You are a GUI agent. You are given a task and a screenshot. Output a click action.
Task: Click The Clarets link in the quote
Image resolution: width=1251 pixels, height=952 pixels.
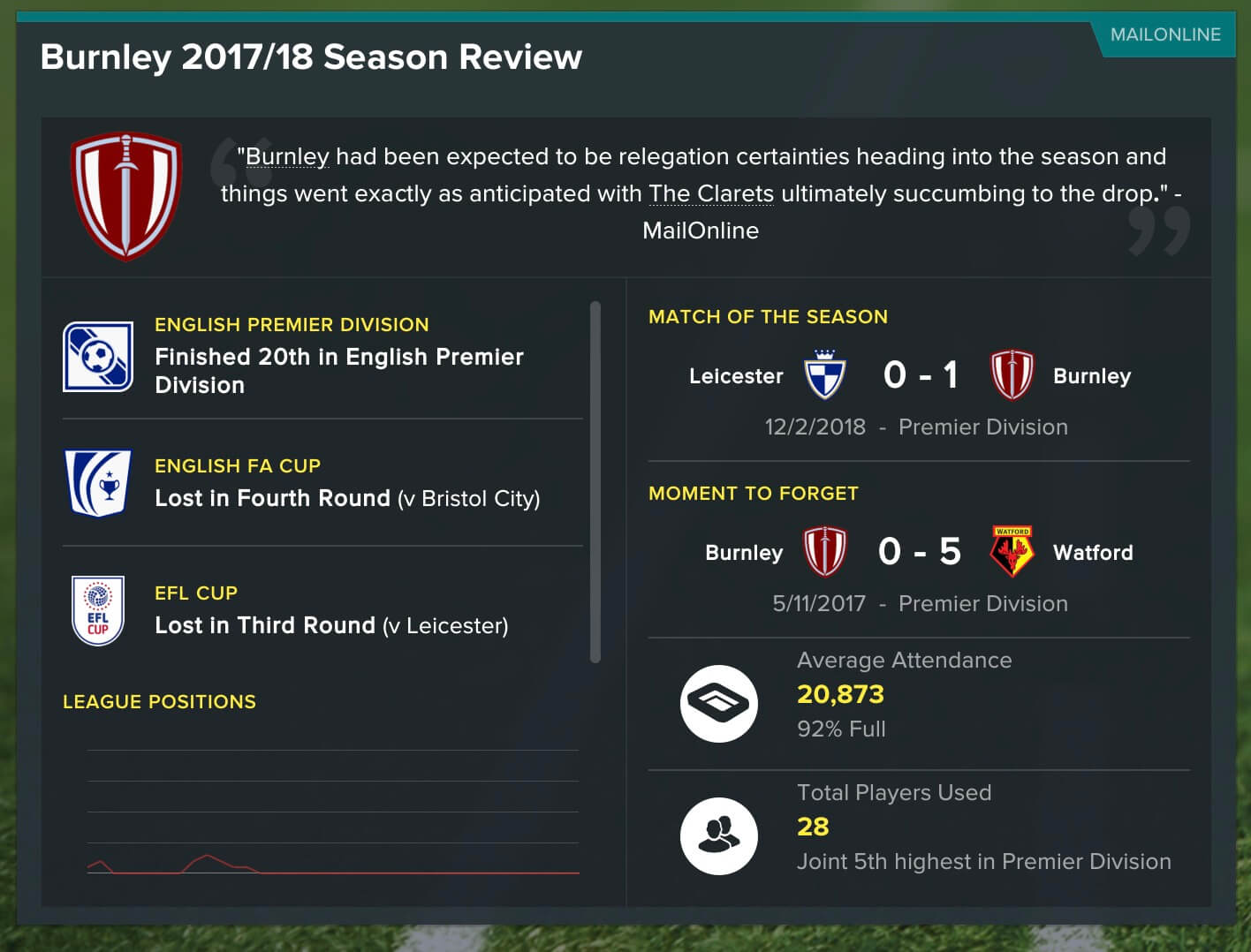tap(710, 194)
